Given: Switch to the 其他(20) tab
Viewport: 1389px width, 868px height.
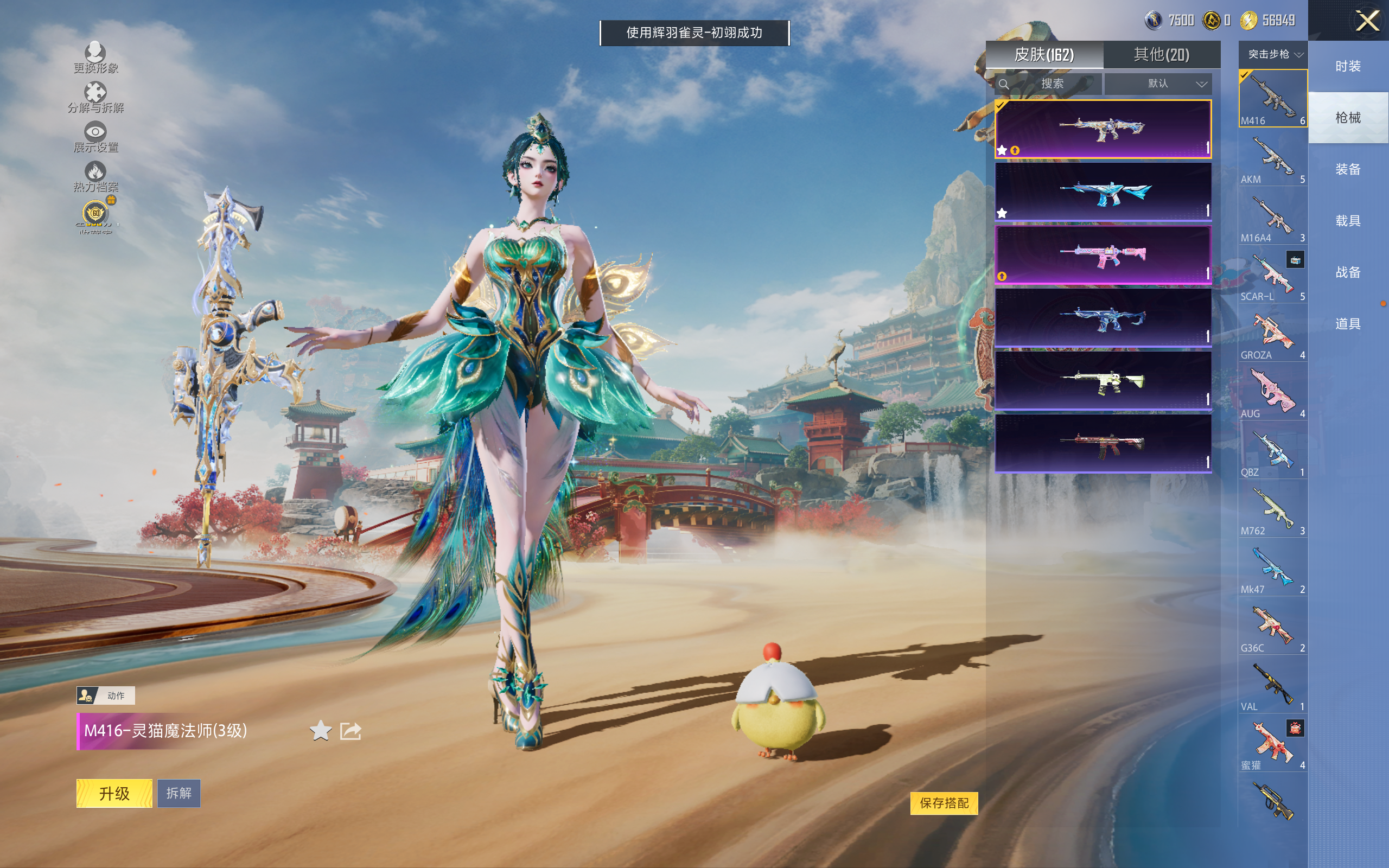Looking at the screenshot, I should (1161, 55).
